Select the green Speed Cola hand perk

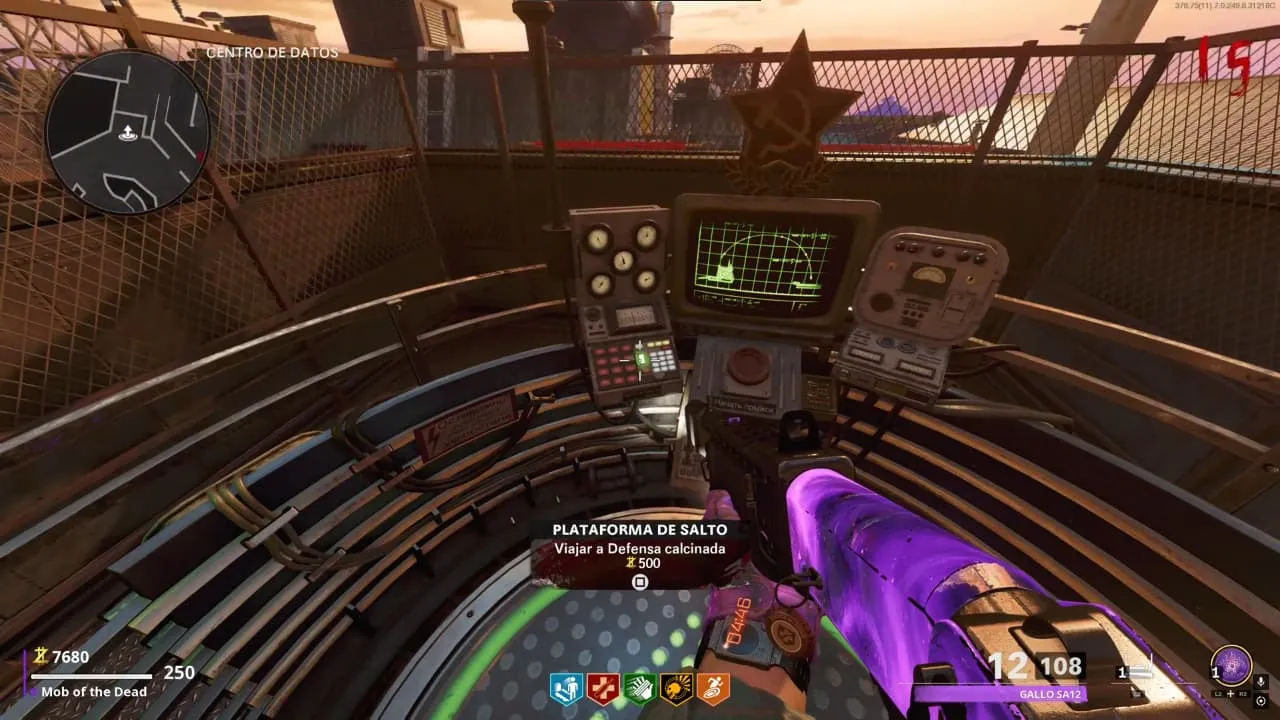pos(639,687)
